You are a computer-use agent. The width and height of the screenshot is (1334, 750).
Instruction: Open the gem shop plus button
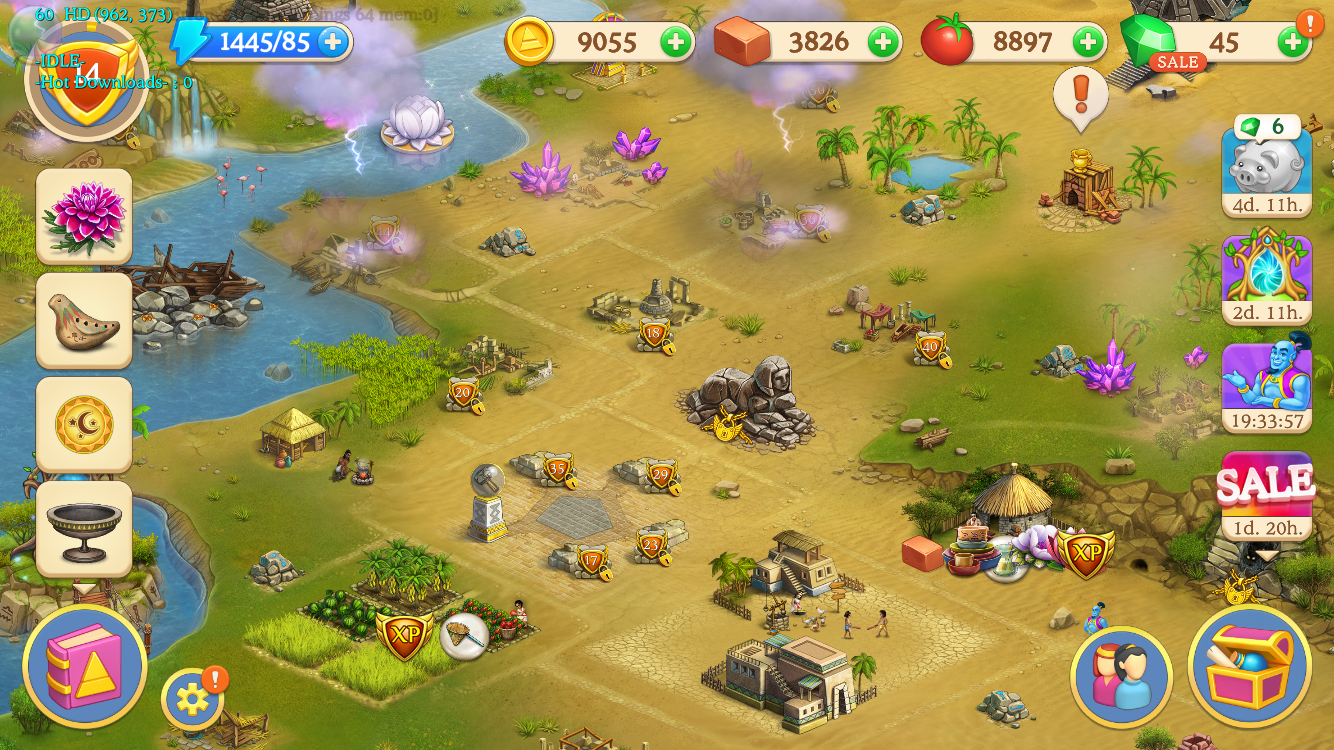[1292, 42]
